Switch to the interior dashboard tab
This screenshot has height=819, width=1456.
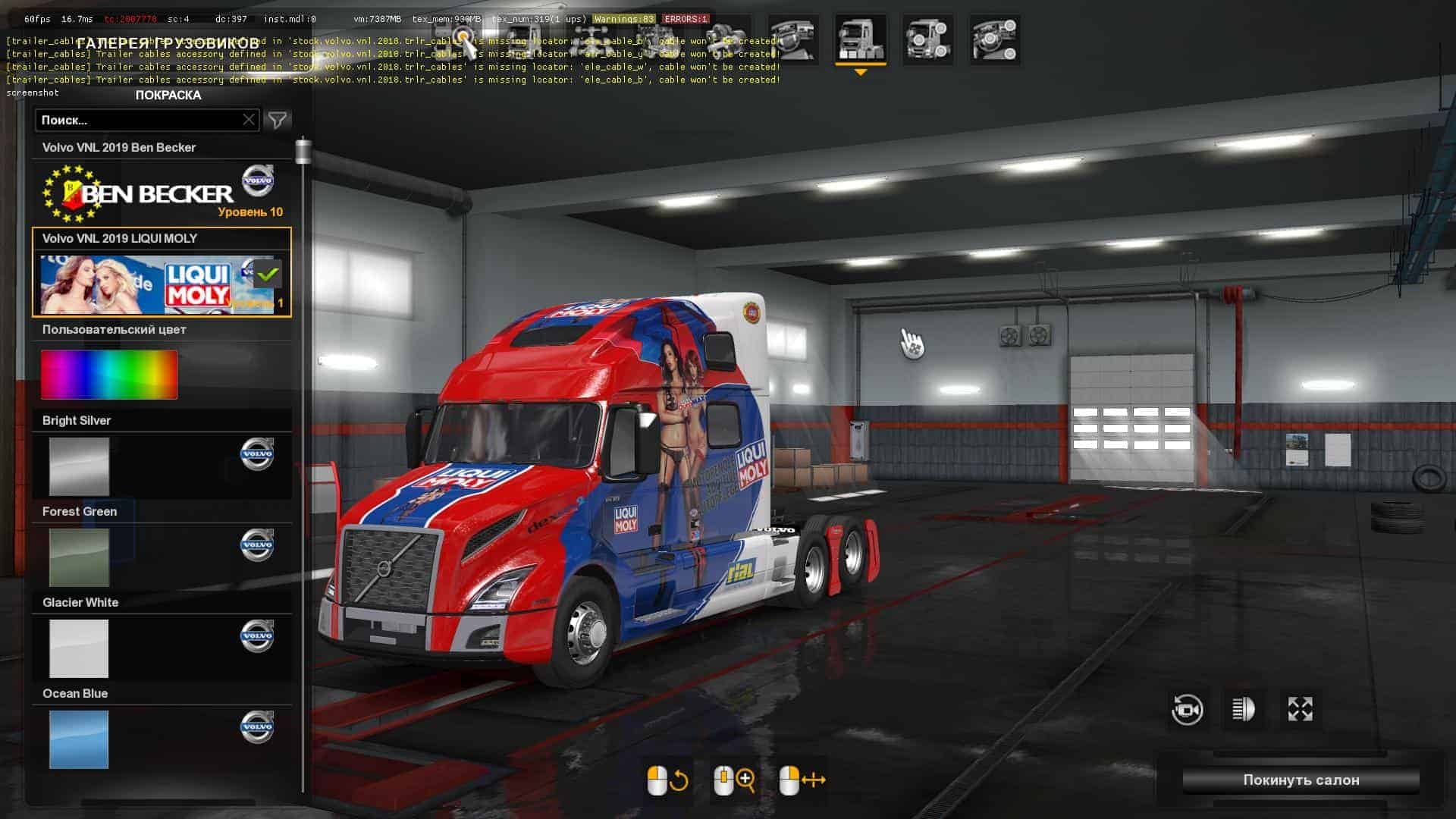792,39
